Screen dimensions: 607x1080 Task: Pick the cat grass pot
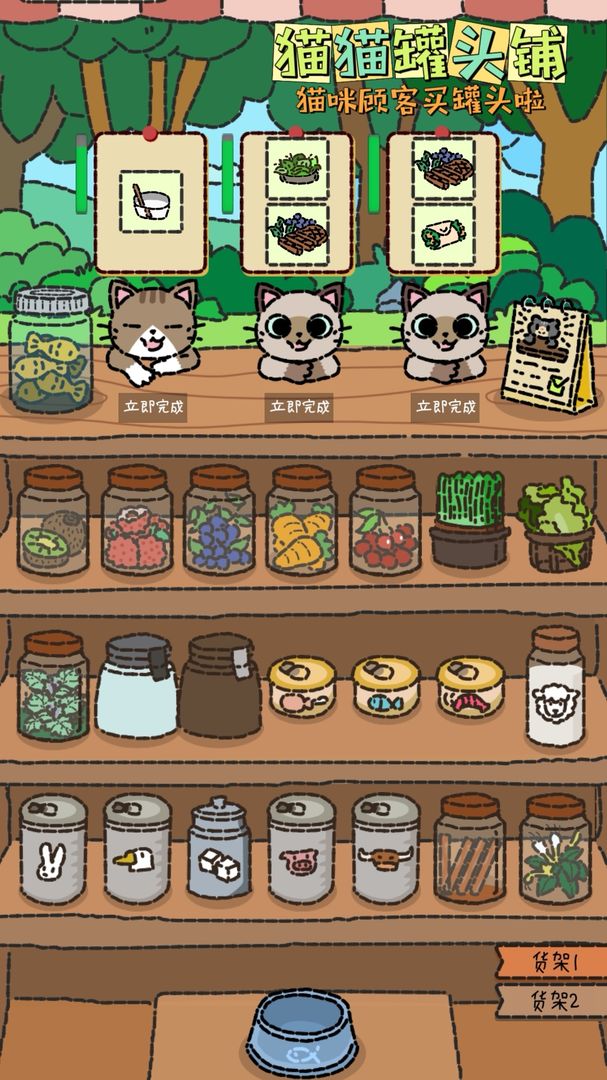pyautogui.click(x=469, y=520)
